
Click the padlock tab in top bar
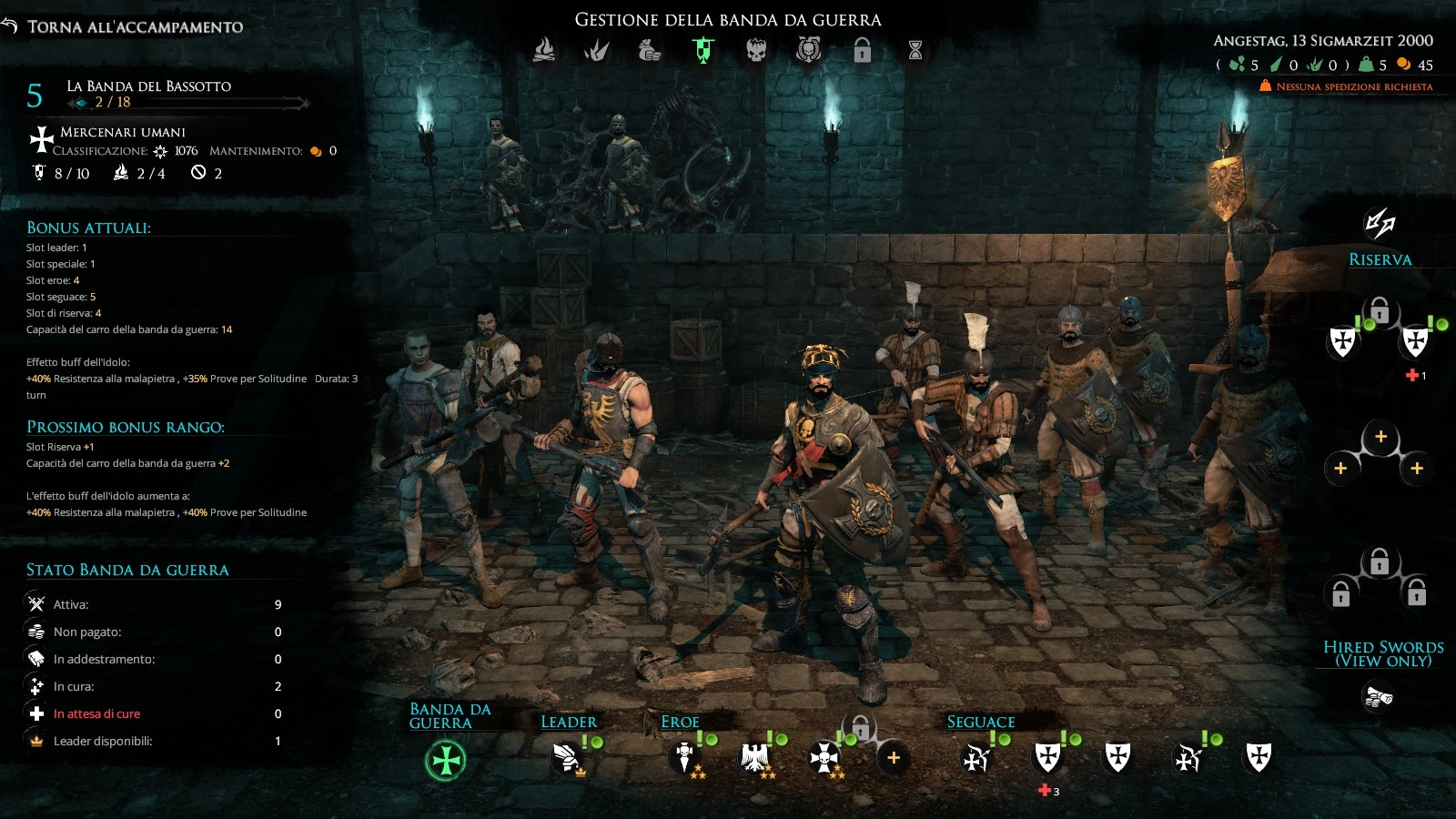[x=862, y=50]
